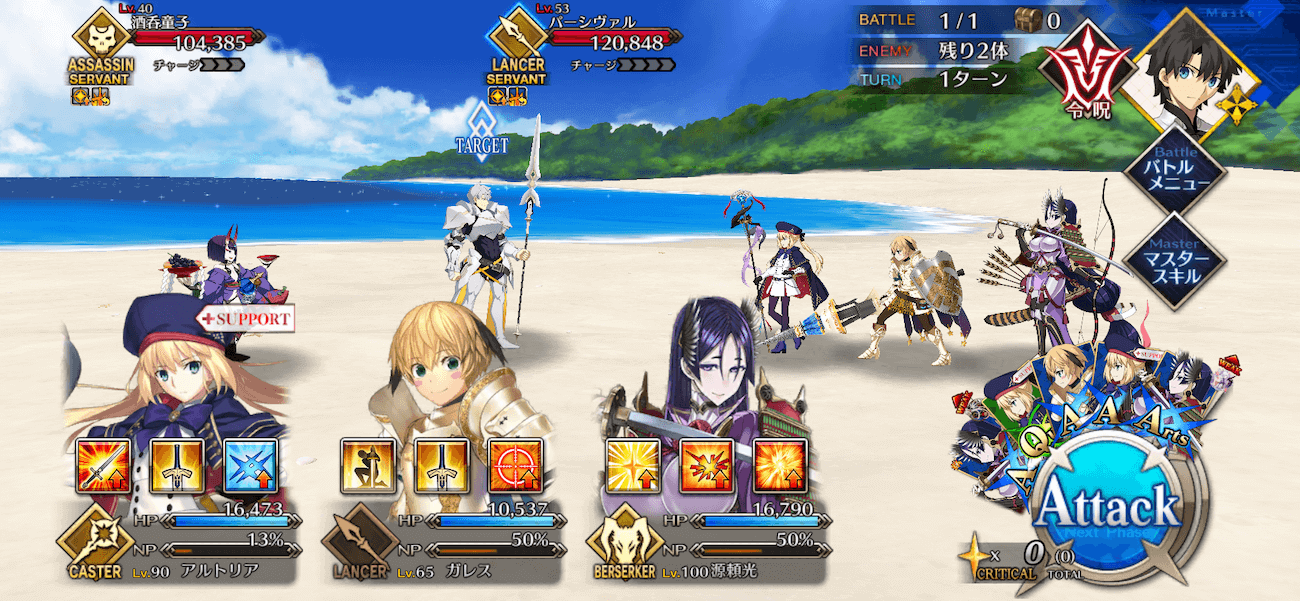
Task: Use Raikou's red explosion skill
Action: coord(706,466)
